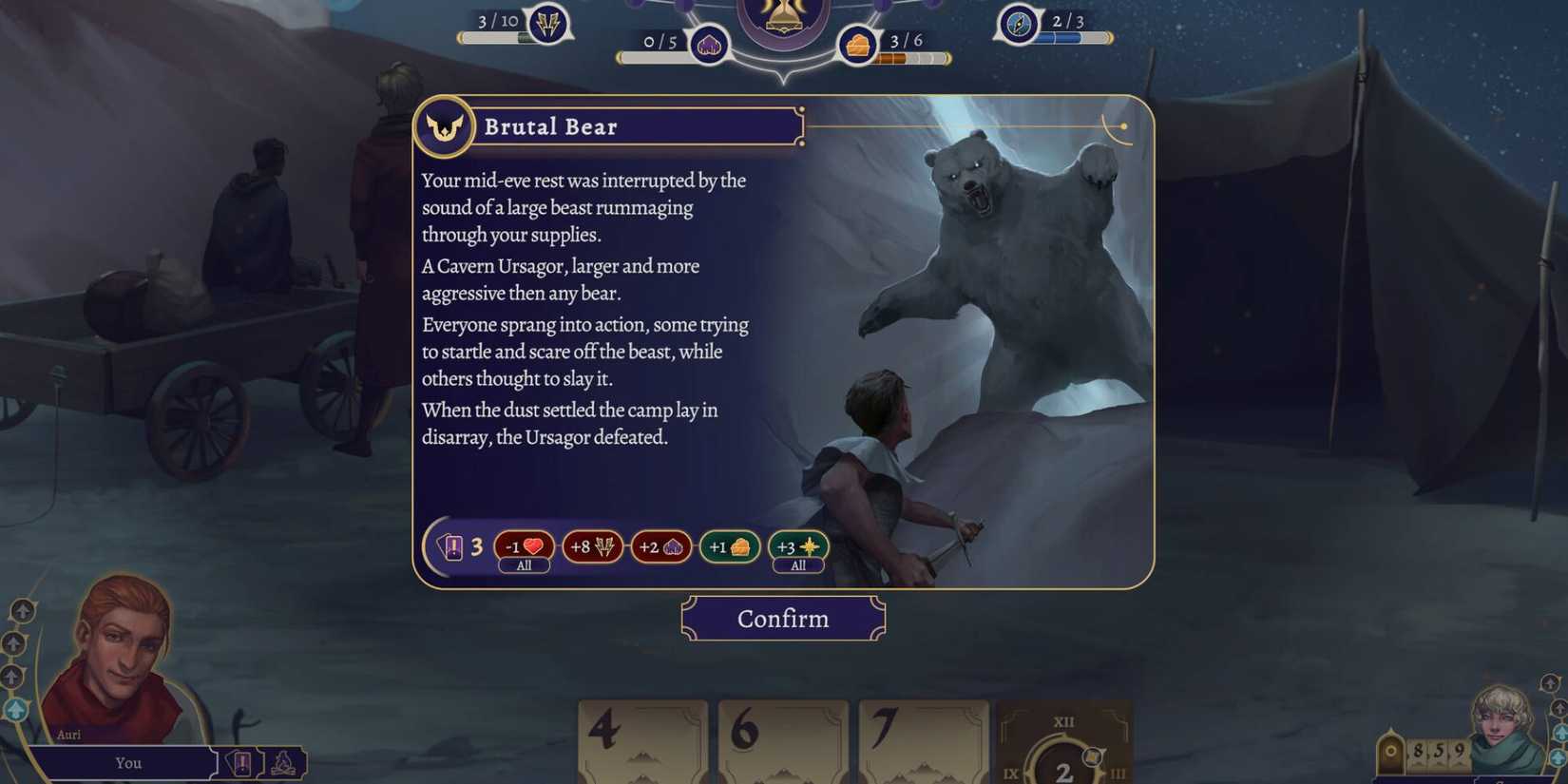Click the campfire icon beside the You bar

click(281, 761)
